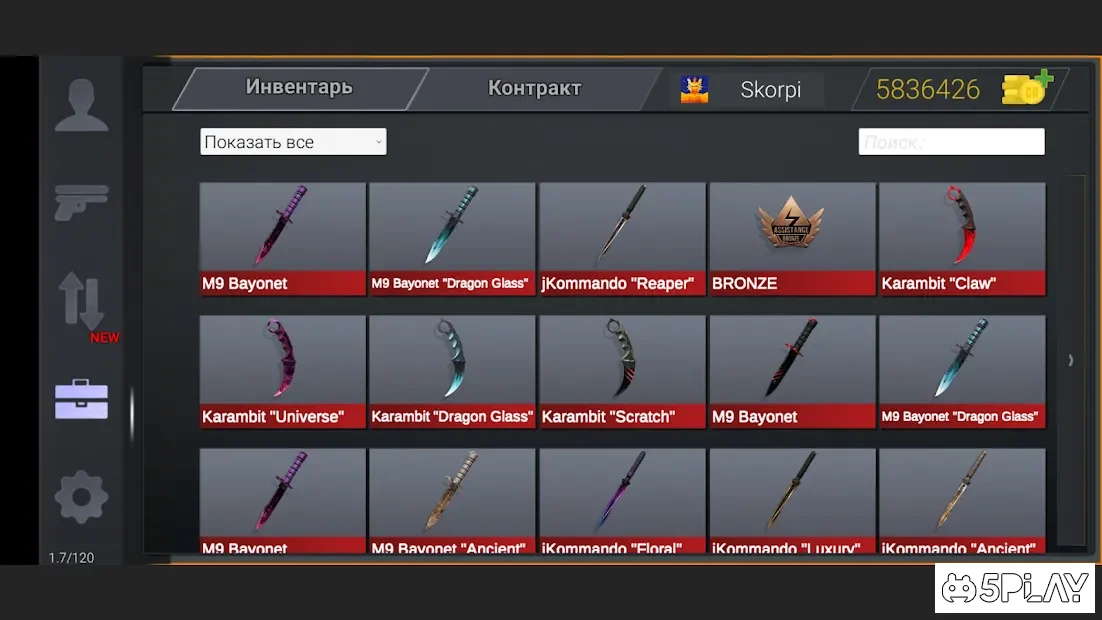Open the profile silhouette icon in sidebar
1102x620 pixels.
(81, 105)
